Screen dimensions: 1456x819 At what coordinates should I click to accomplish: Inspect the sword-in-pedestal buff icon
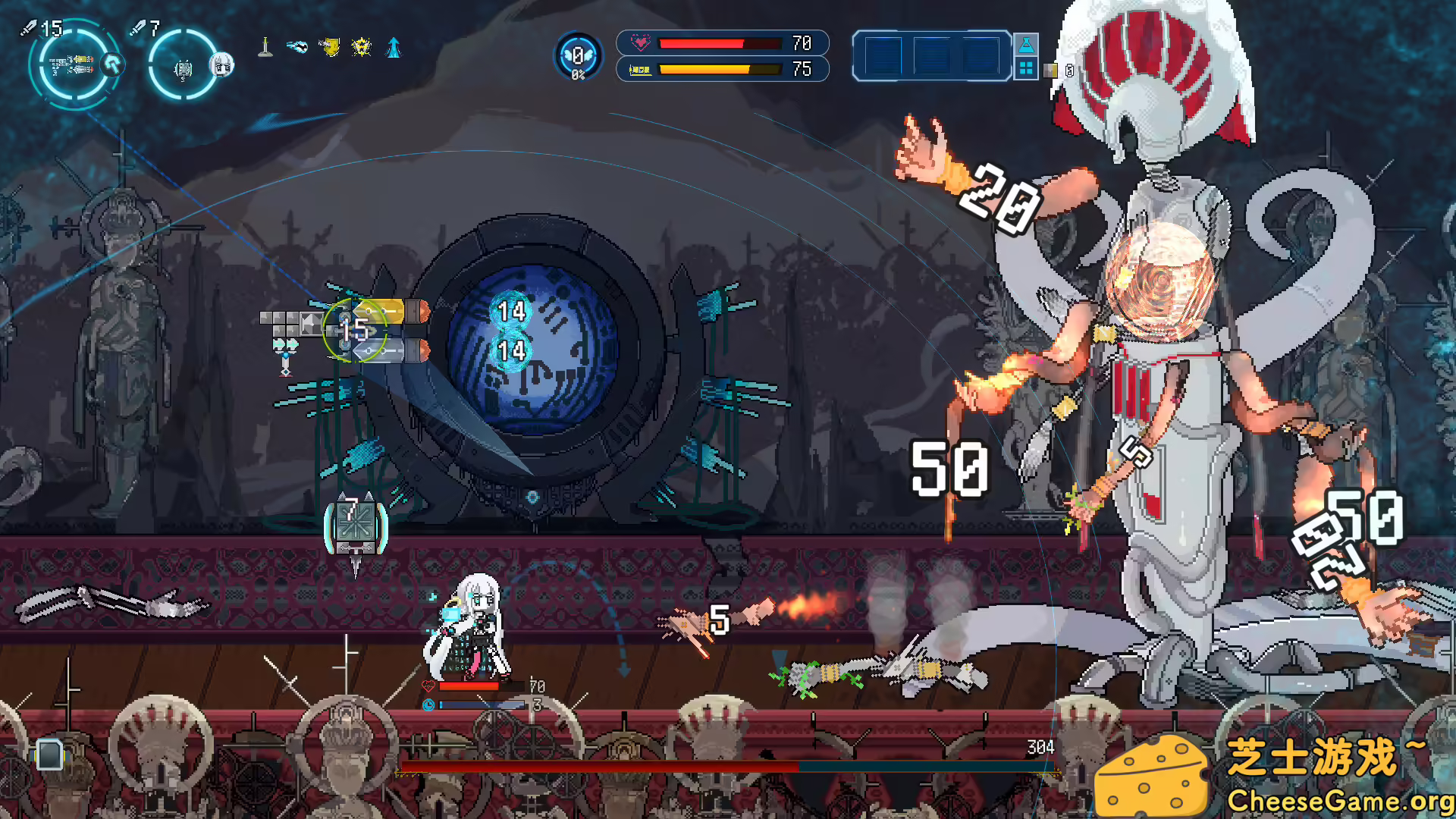(x=265, y=48)
